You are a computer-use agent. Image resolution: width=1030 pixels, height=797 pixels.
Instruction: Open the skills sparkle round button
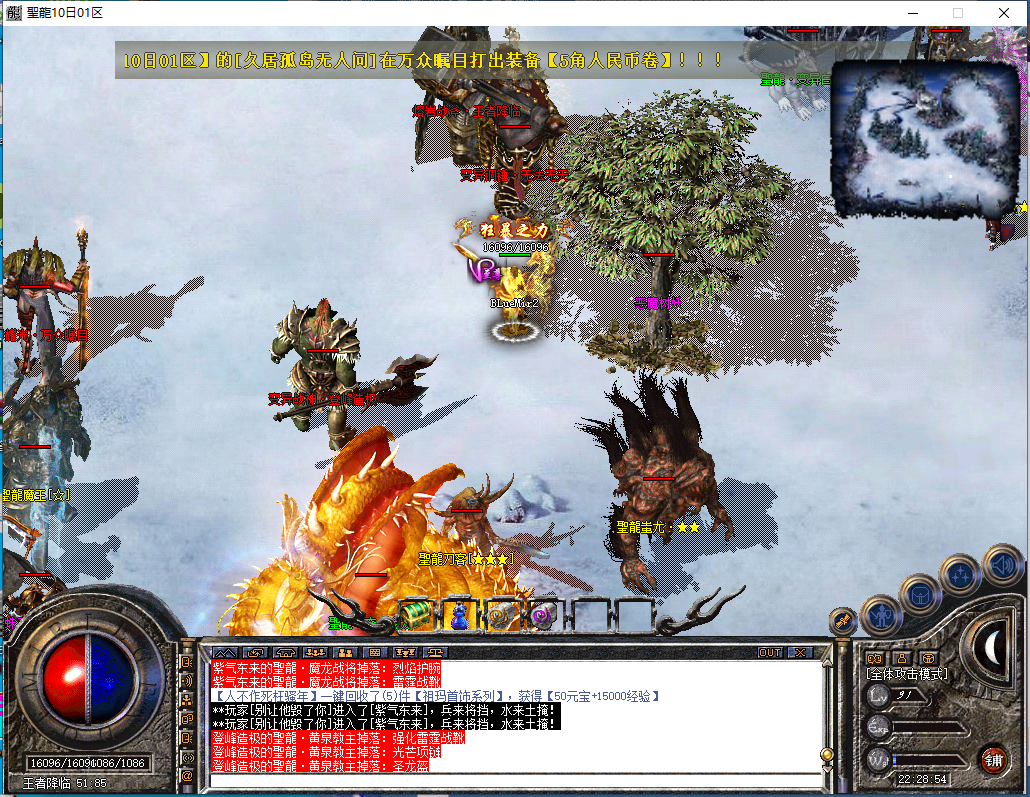tap(960, 573)
